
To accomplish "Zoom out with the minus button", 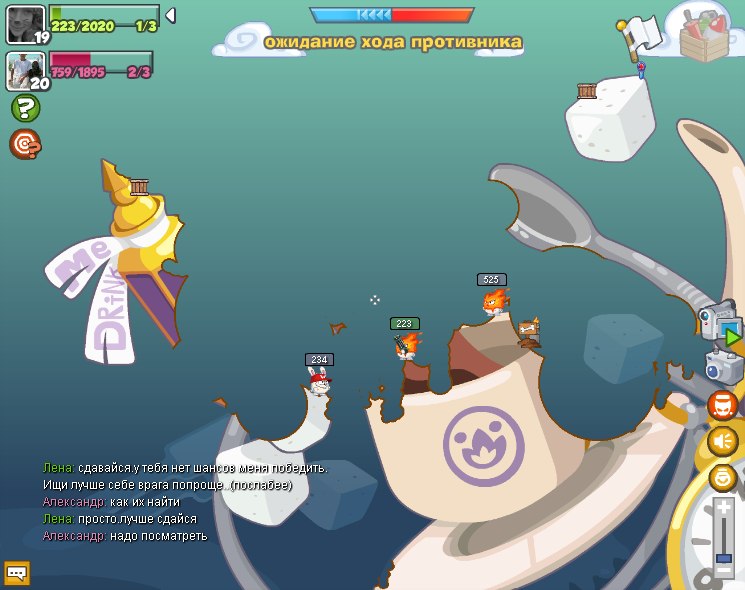I will pyautogui.click(x=724, y=571).
